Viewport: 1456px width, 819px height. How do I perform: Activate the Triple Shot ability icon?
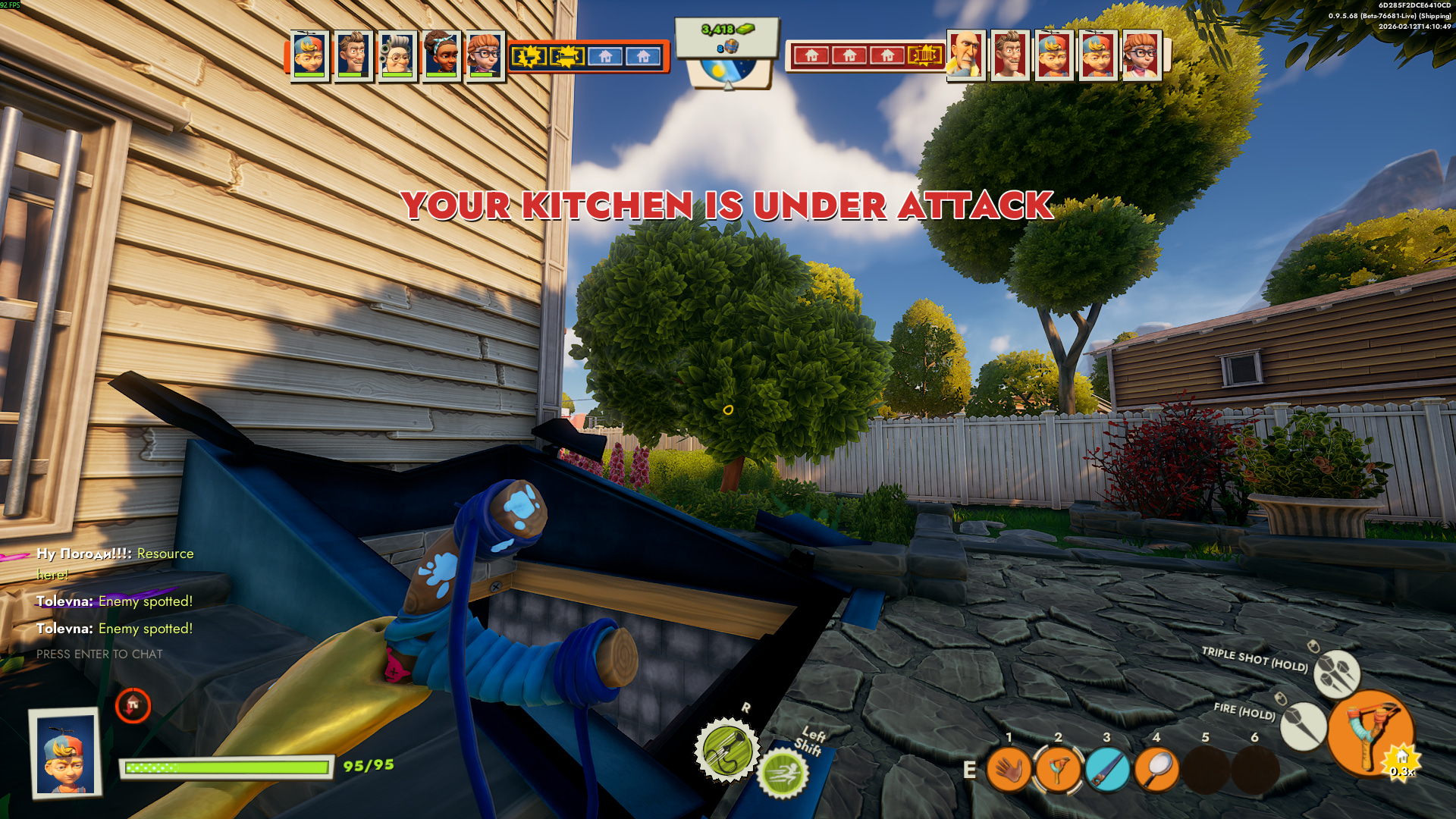1336,673
